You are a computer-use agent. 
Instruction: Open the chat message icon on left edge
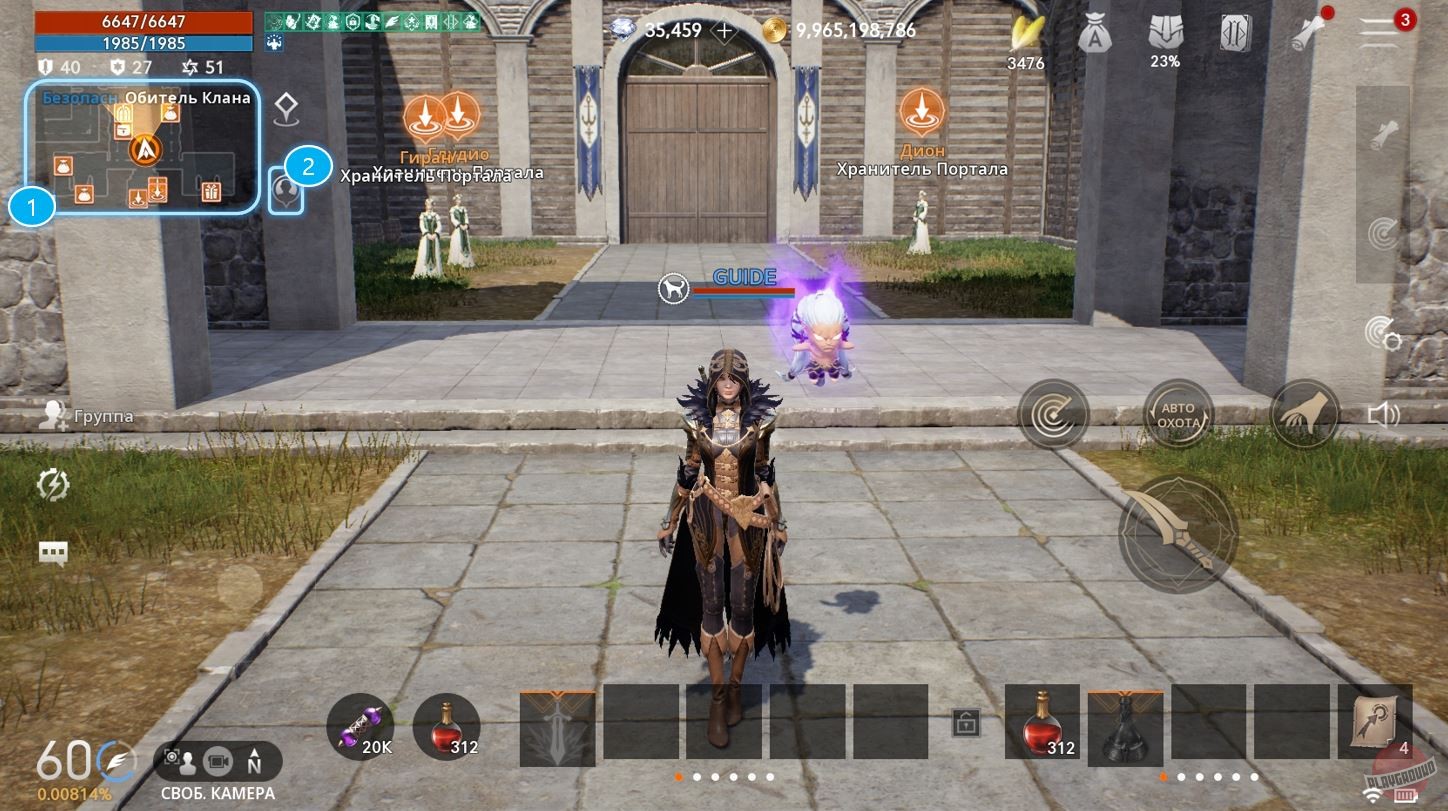click(53, 551)
